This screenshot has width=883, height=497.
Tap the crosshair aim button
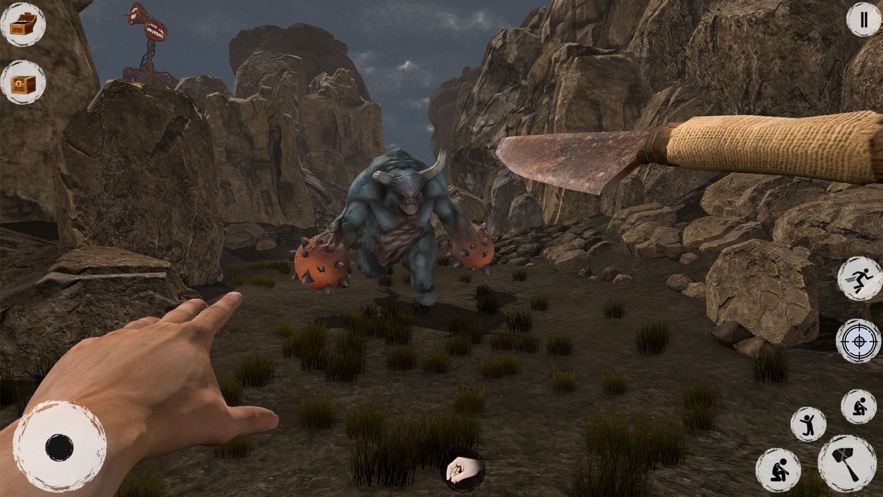[x=858, y=340]
